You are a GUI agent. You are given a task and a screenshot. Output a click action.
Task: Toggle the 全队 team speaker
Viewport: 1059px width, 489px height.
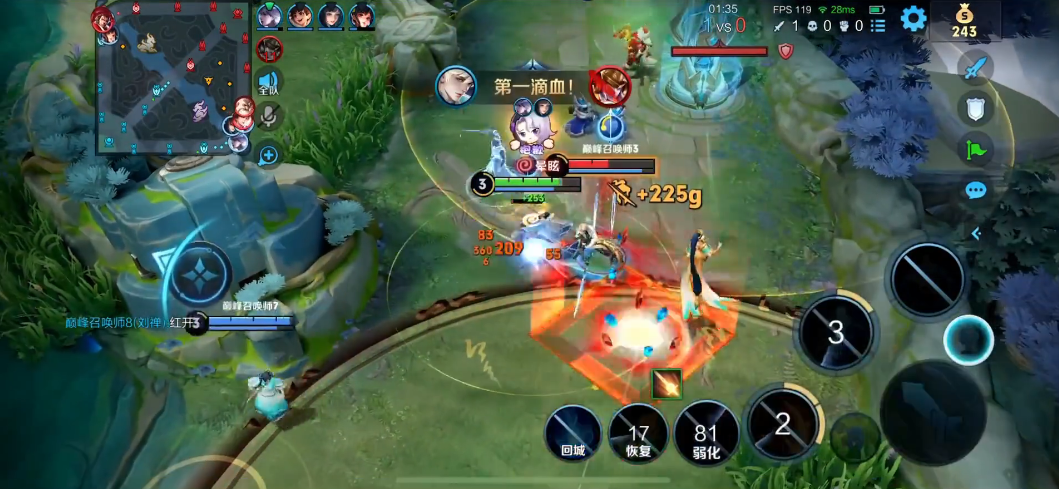click(x=268, y=82)
